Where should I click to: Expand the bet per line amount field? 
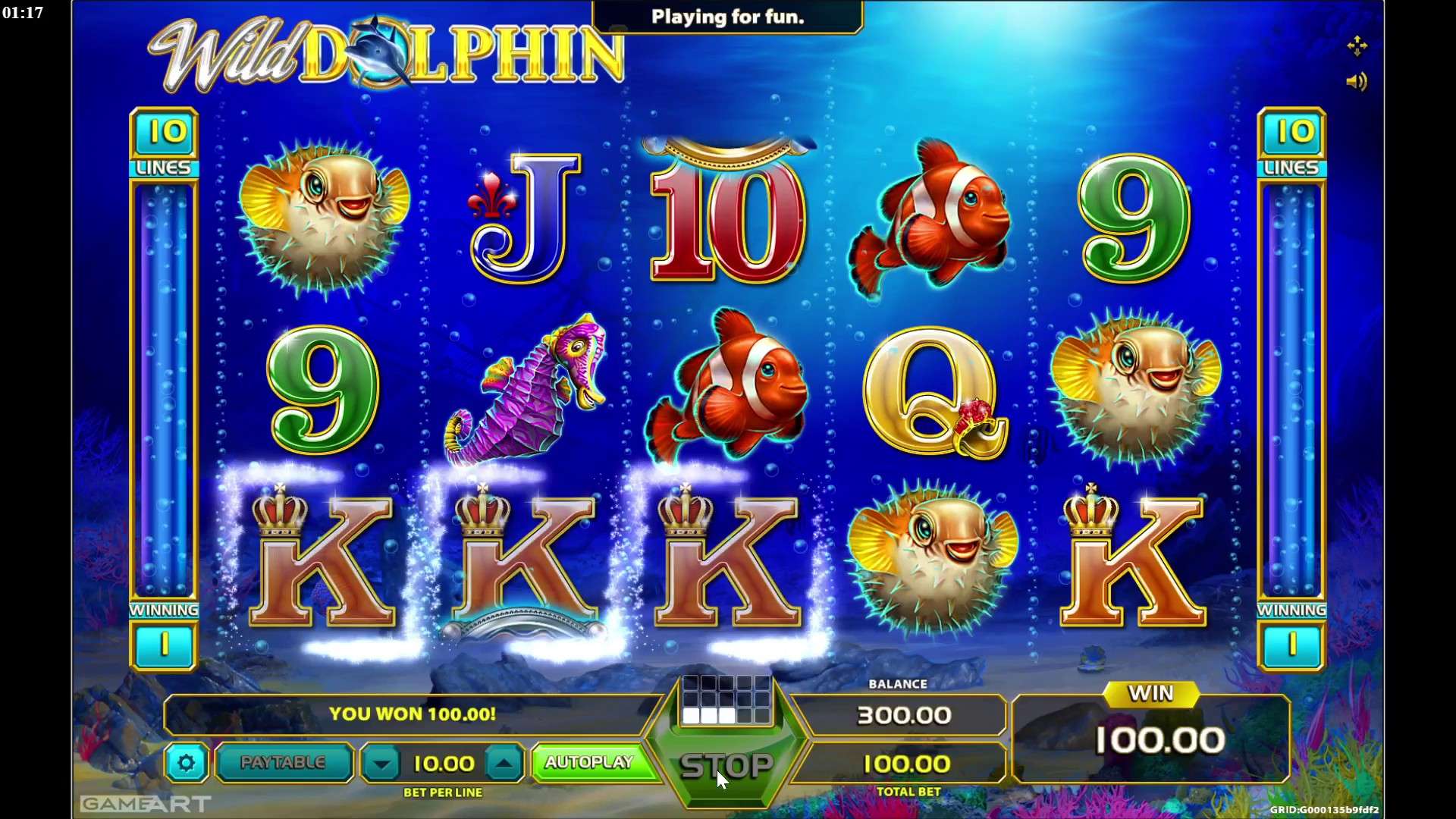pyautogui.click(x=443, y=764)
